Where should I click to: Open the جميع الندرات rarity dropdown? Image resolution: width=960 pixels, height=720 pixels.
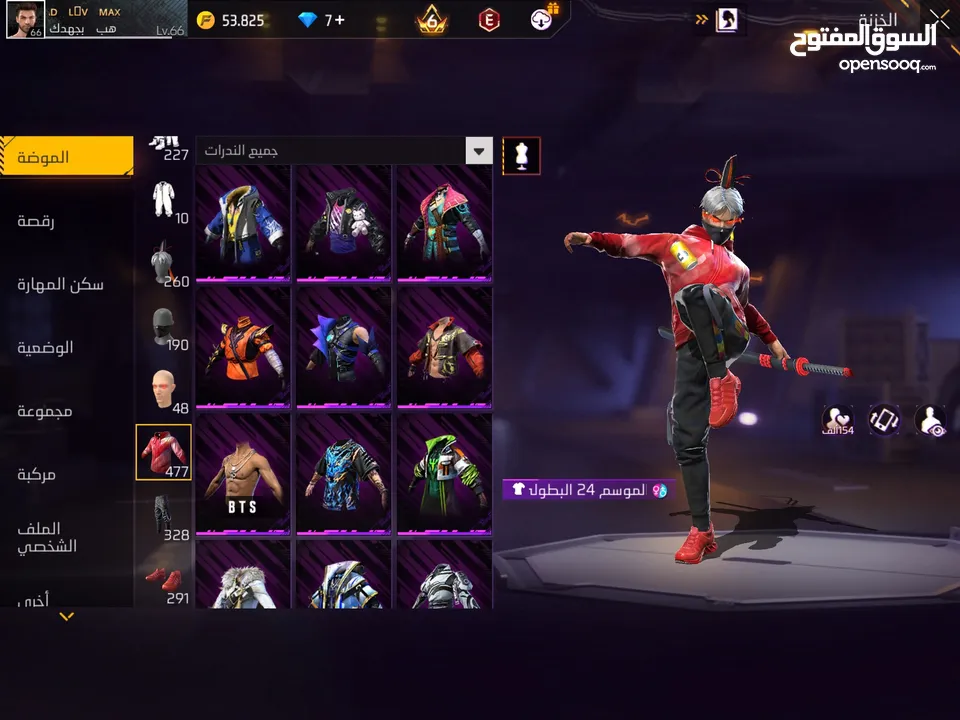tap(344, 151)
